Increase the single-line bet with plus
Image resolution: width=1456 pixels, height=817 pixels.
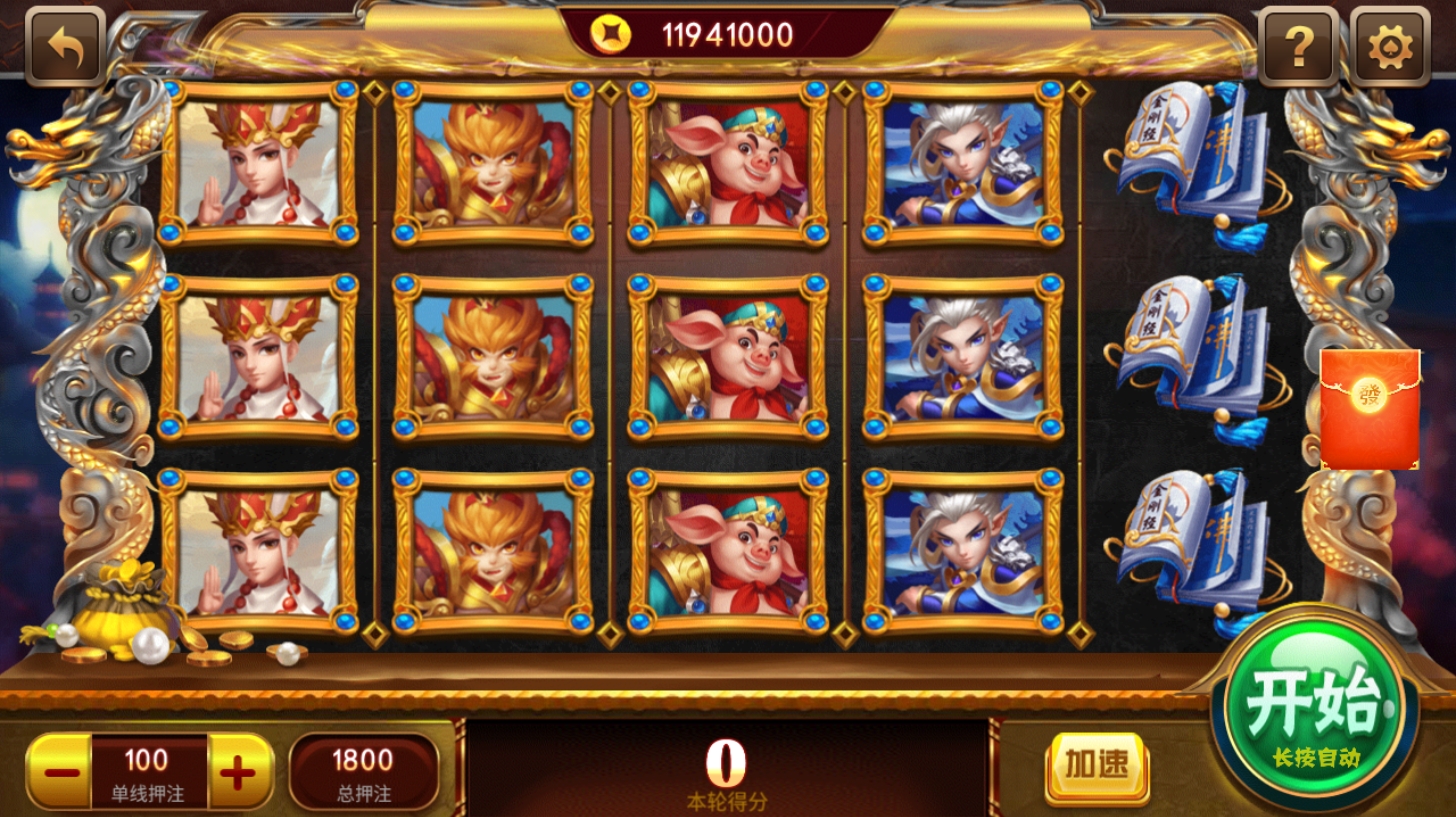point(239,772)
